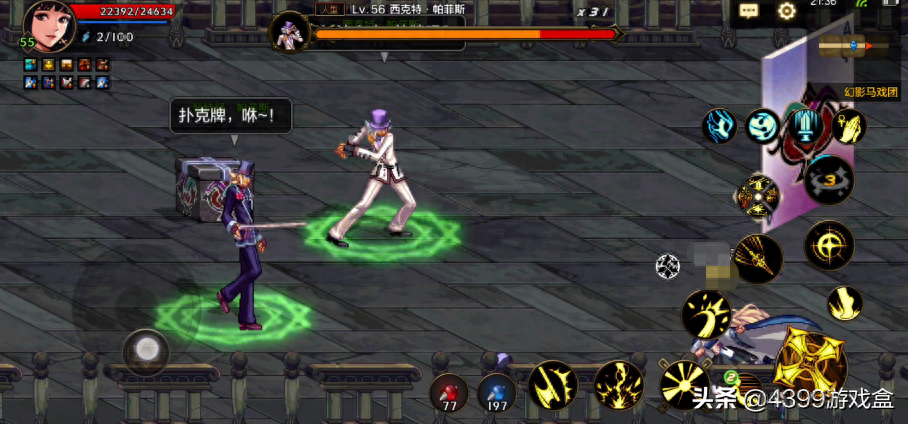
Task: Open the chat speech bubble icon
Action: [749, 11]
